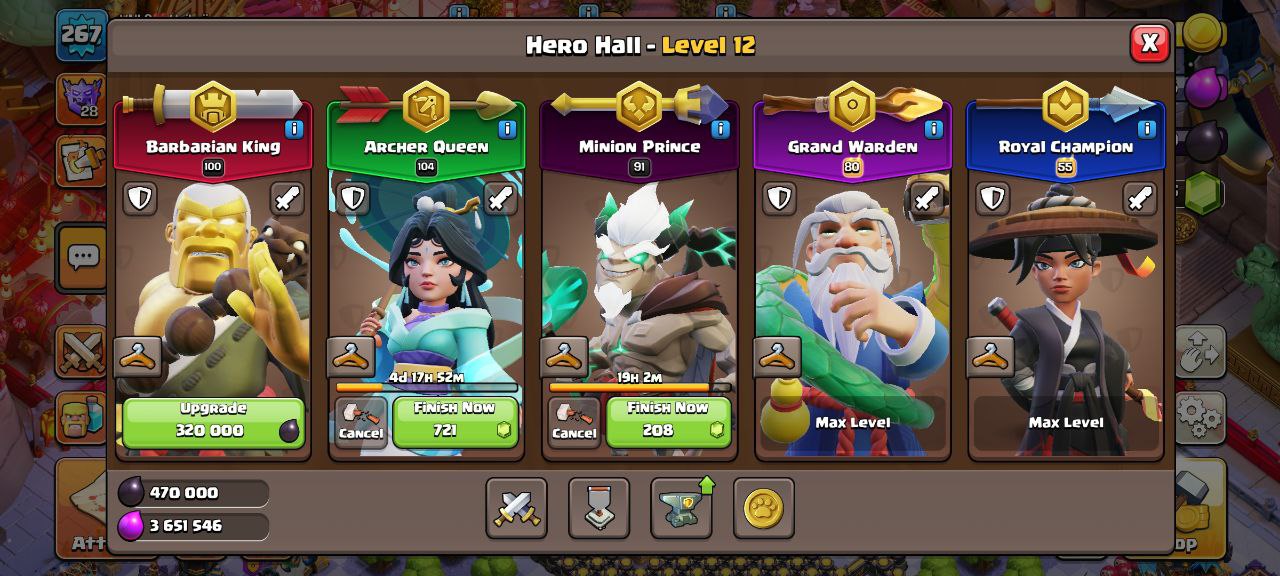Open Barbarian King skin wardrobe
Image resolution: width=1280 pixels, height=576 pixels.
[138, 356]
